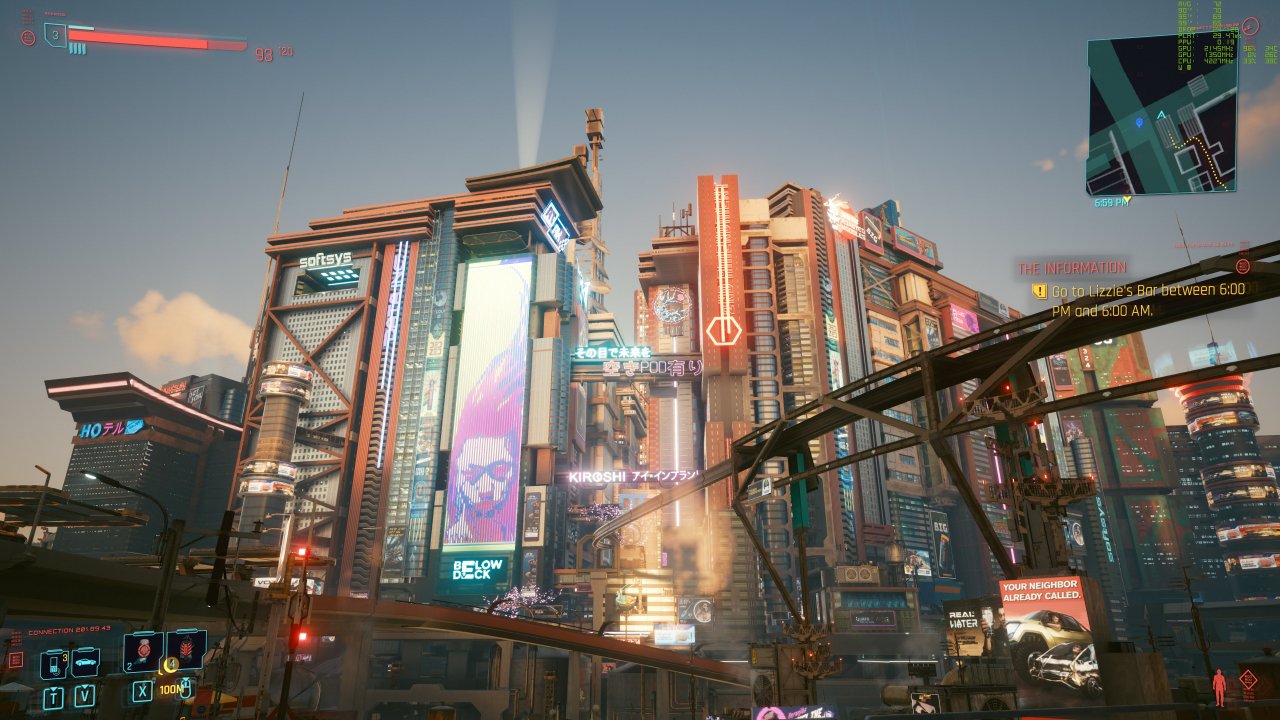
Task: Use the healing inhaler consumable slot
Action: [143, 651]
